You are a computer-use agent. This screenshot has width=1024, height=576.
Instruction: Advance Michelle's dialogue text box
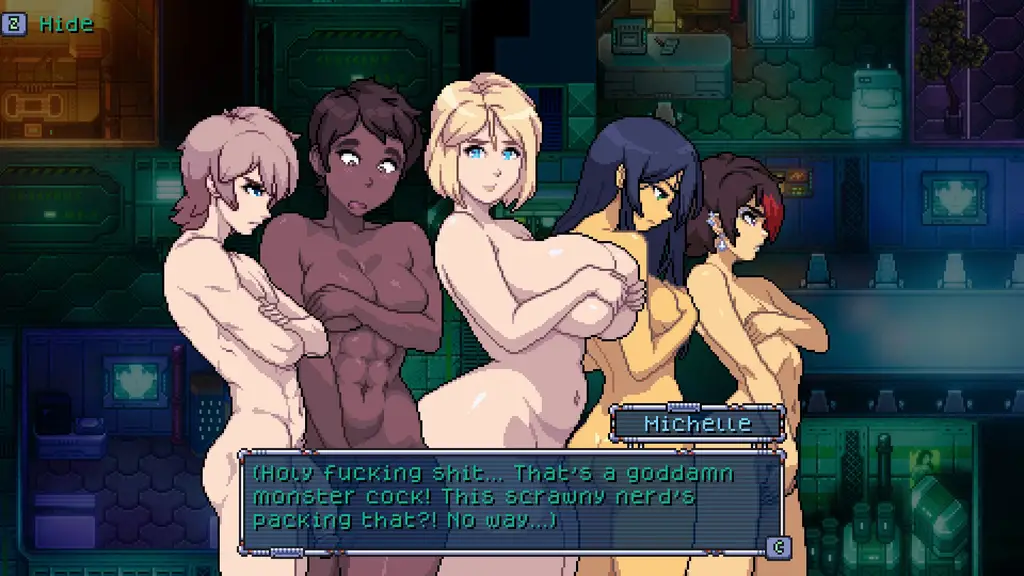click(777, 546)
